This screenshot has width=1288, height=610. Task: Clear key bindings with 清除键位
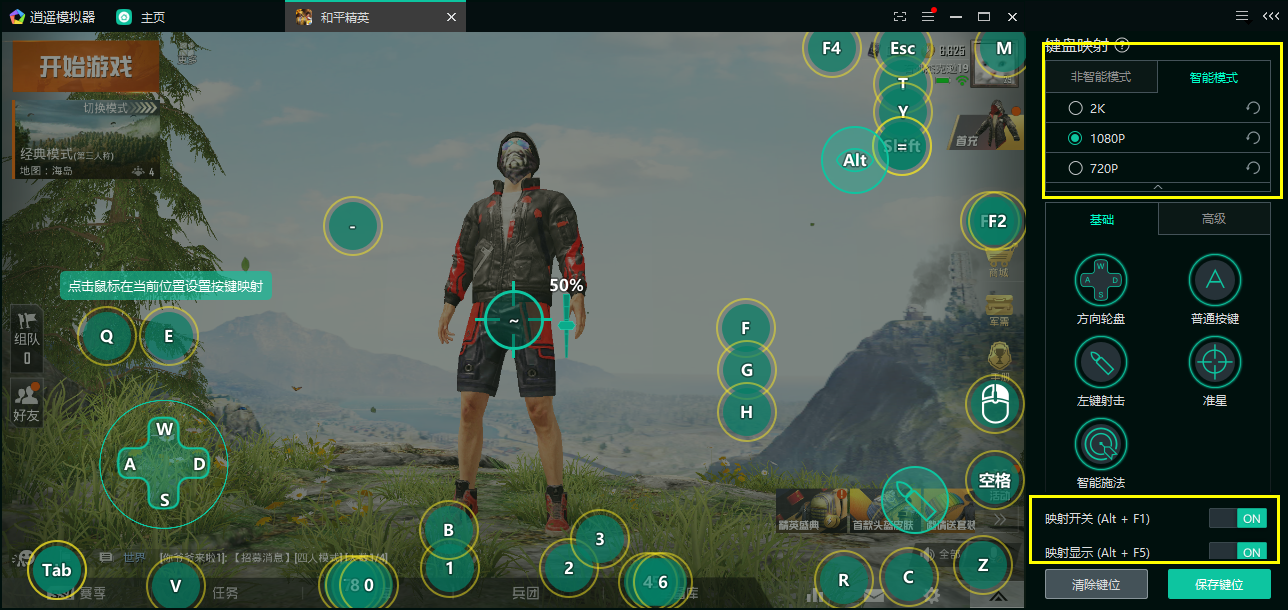click(x=1096, y=584)
